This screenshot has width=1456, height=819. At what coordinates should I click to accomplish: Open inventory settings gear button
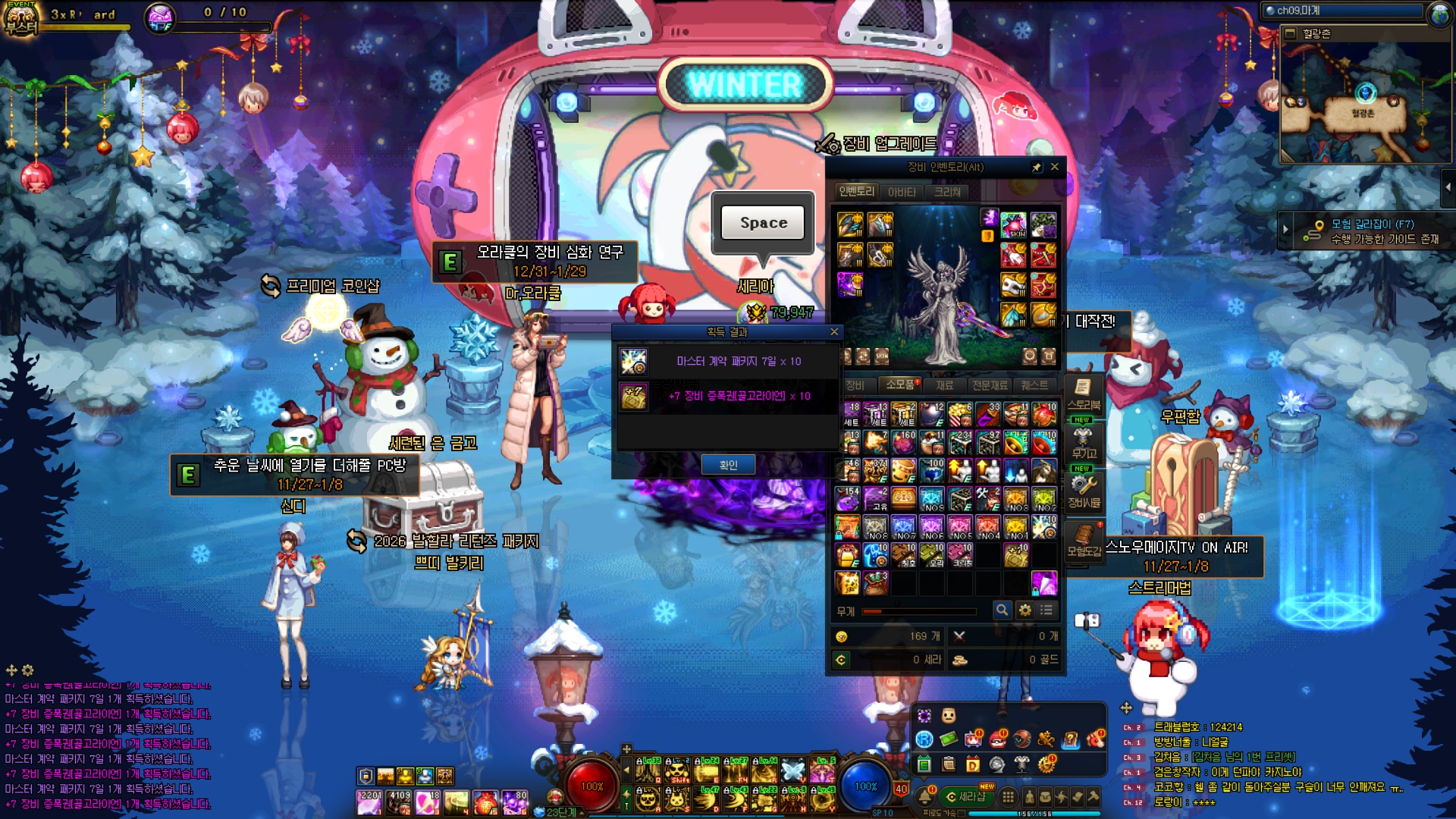click(1025, 610)
